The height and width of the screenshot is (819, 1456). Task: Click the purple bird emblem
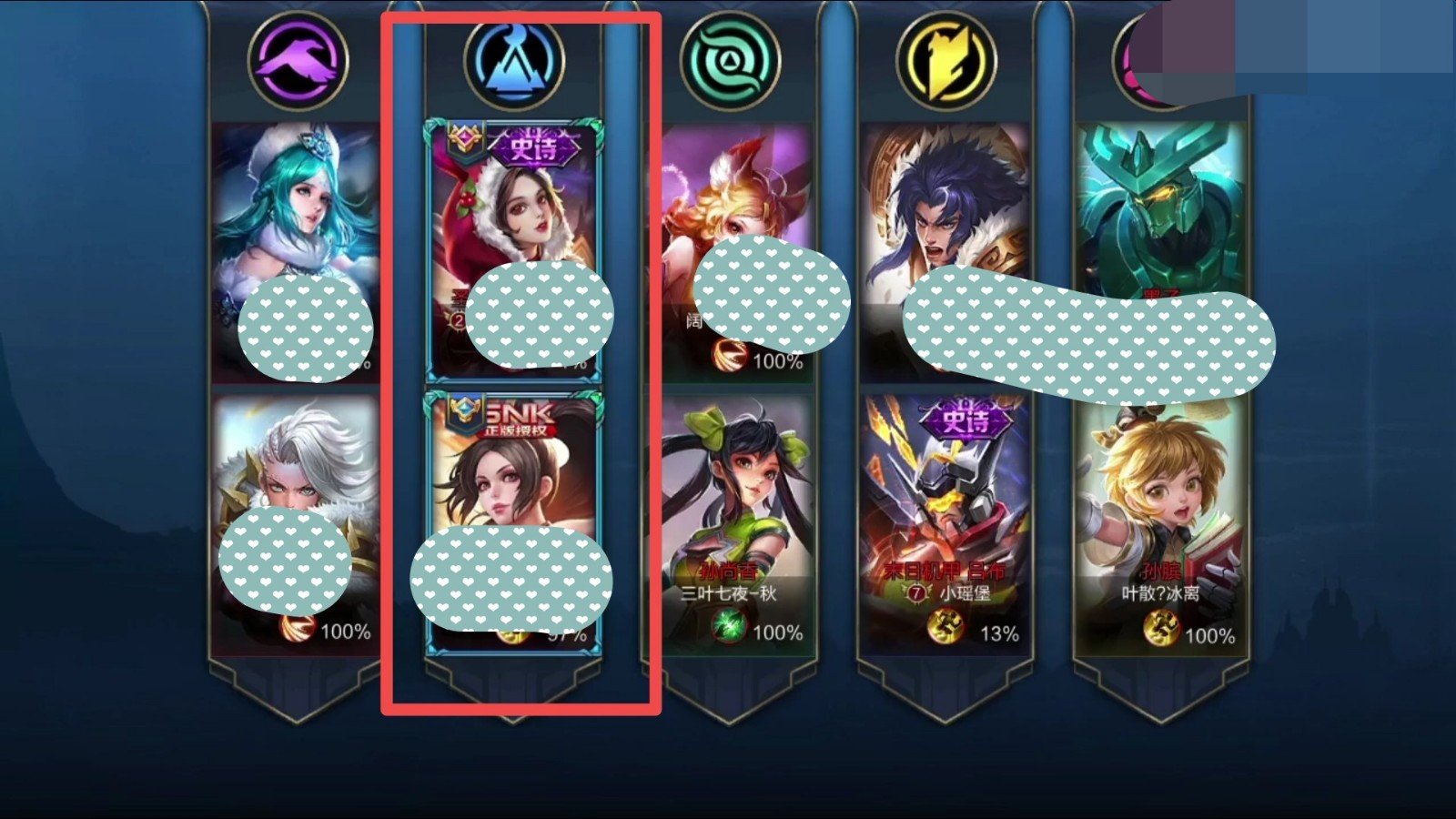(x=298, y=61)
